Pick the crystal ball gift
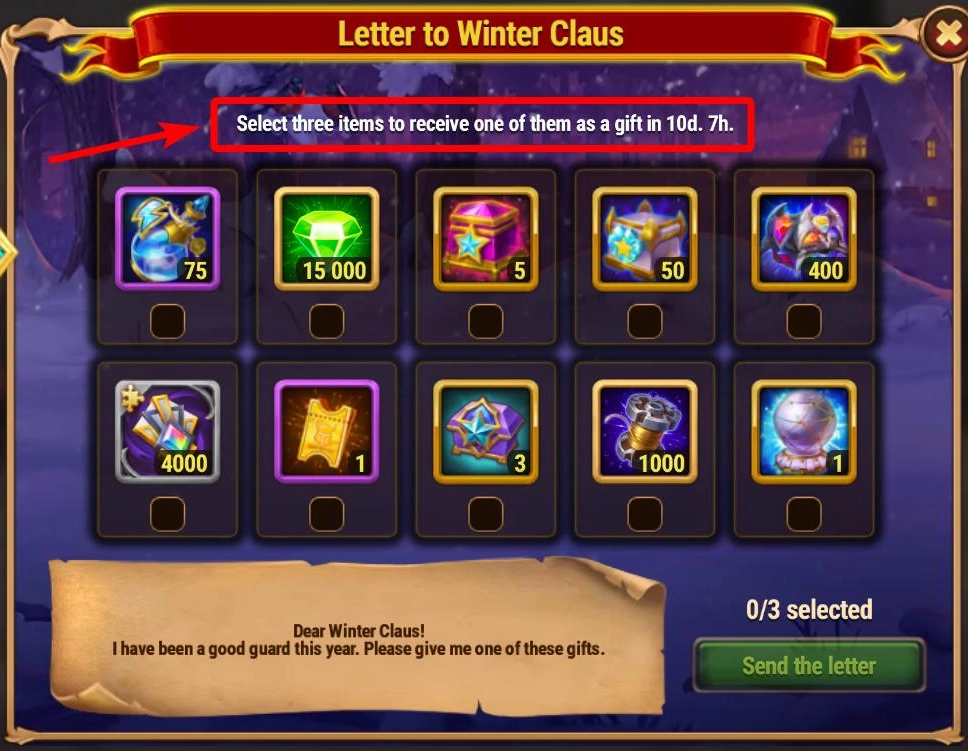Screen dimensions: 968x751 click(x=804, y=431)
